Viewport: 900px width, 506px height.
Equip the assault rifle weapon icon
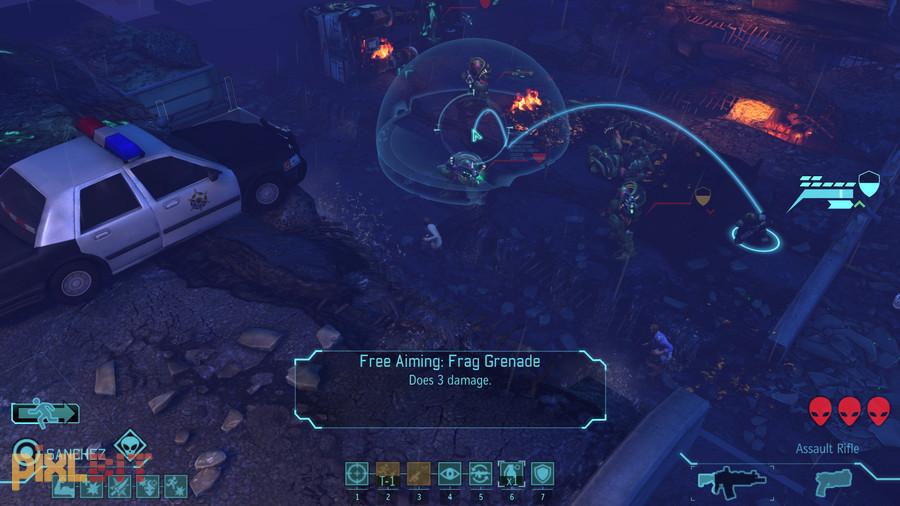point(730,481)
